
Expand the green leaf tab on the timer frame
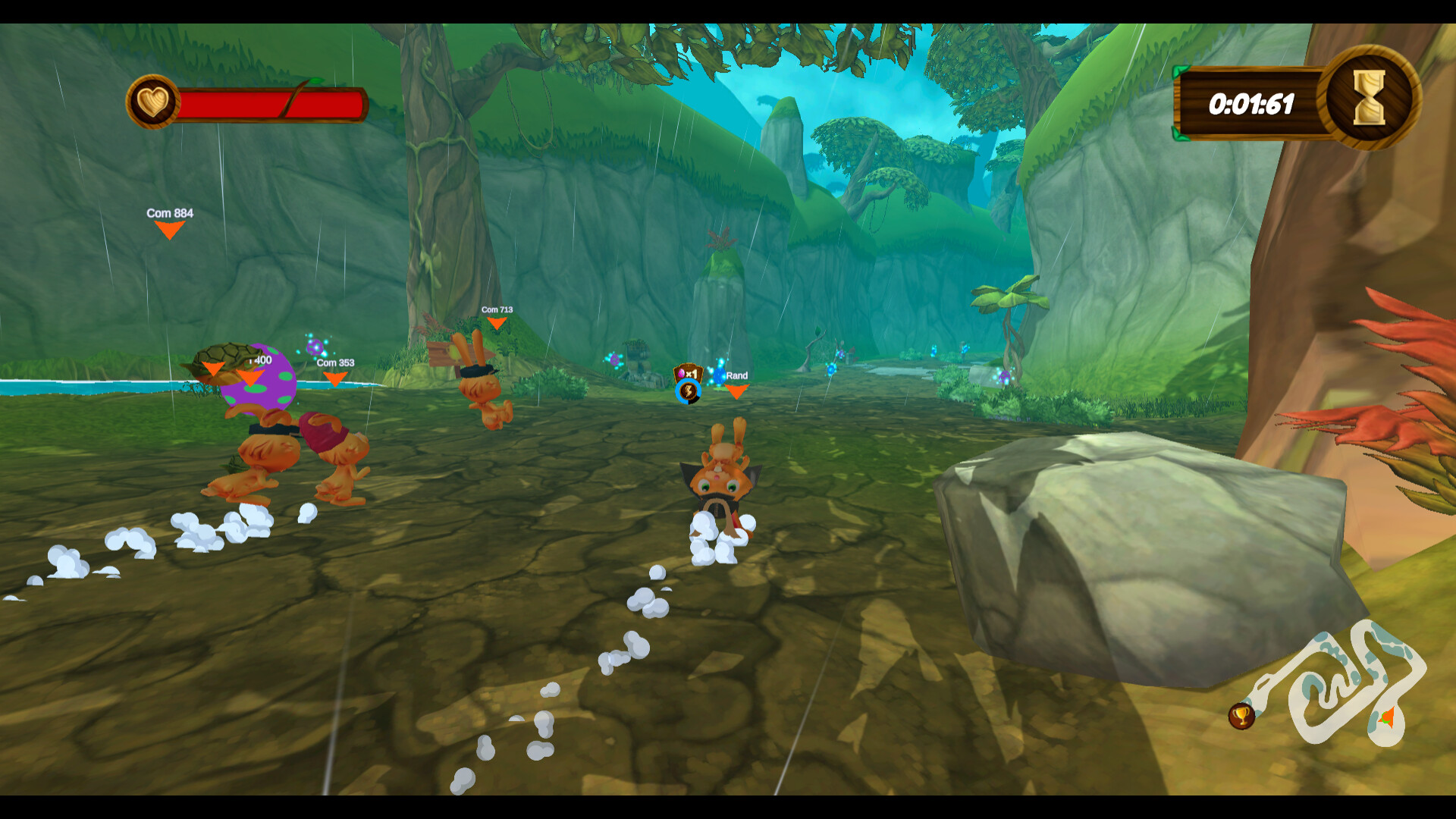[1180, 72]
